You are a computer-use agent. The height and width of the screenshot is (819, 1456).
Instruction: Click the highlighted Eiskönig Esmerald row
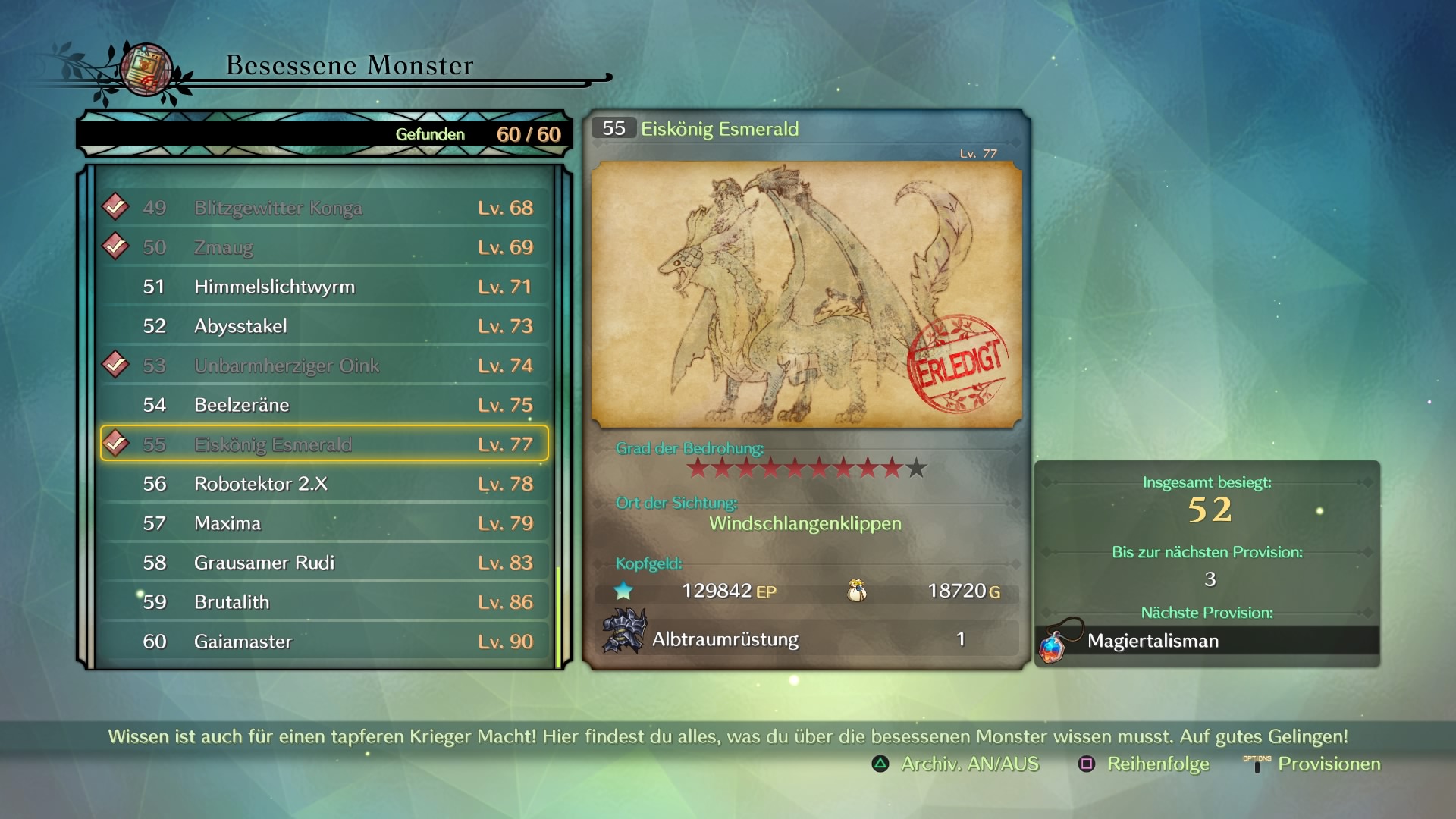pyautogui.click(x=325, y=444)
